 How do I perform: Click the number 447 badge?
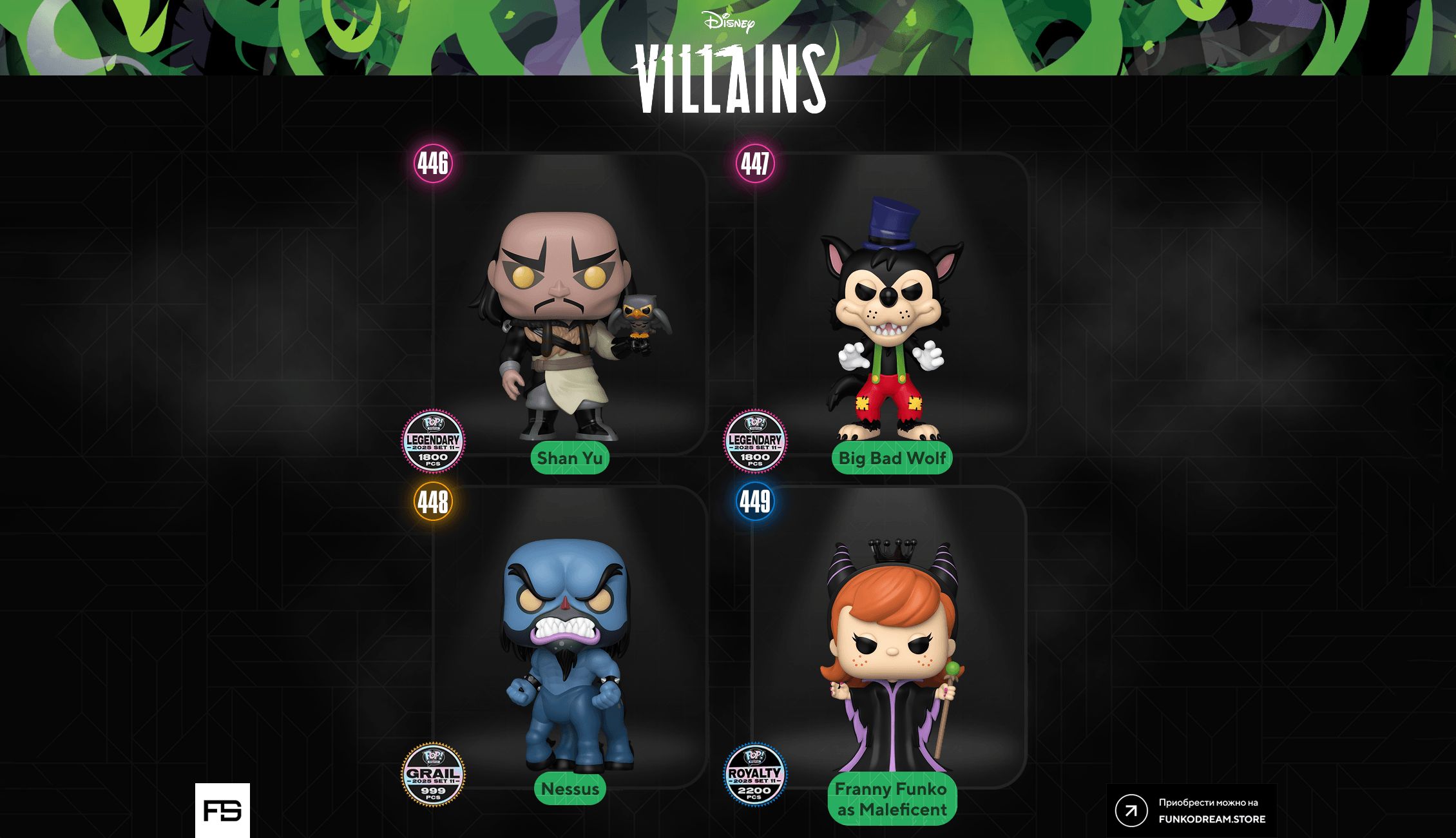755,164
